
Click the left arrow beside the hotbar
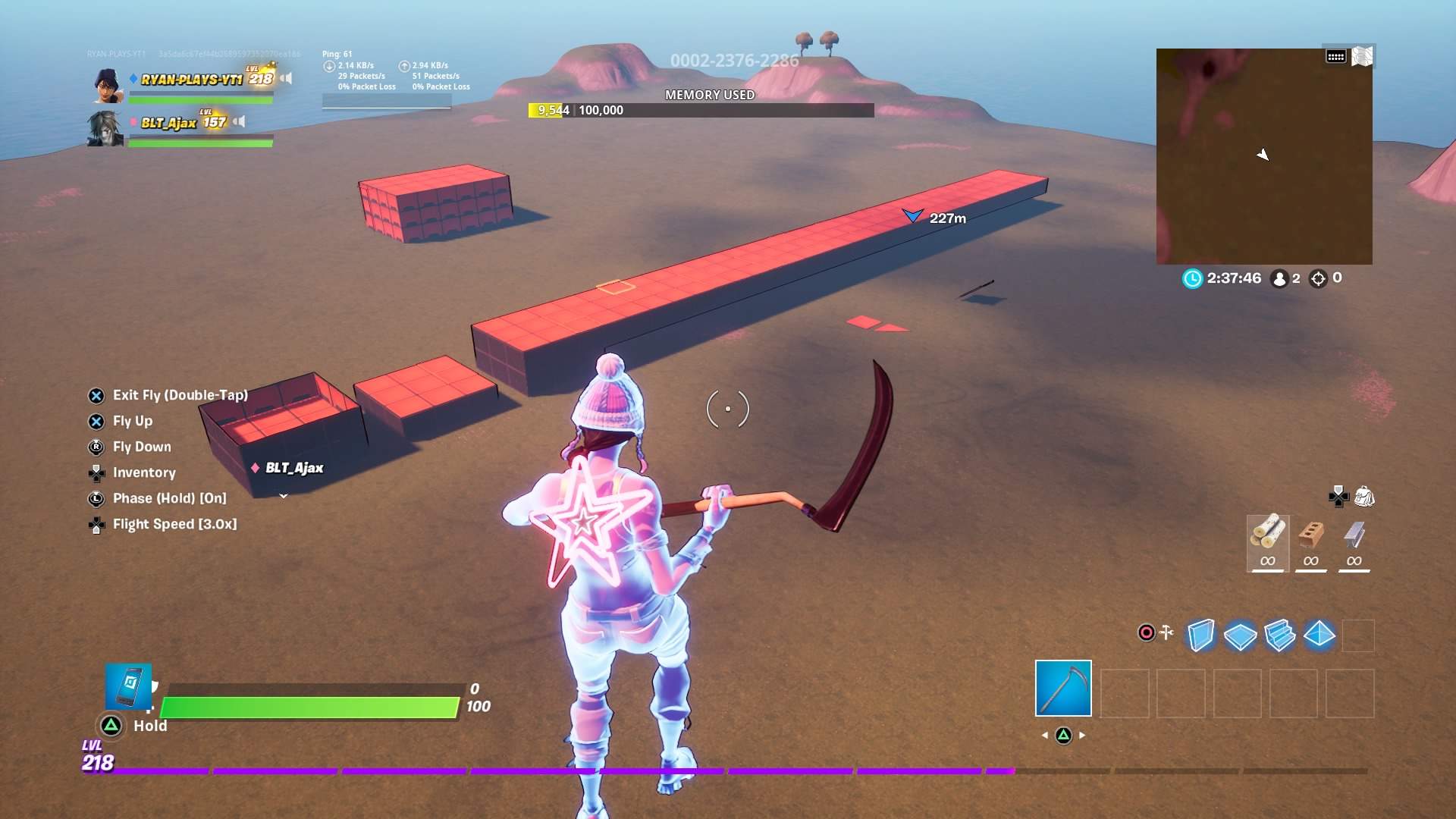point(1046,735)
